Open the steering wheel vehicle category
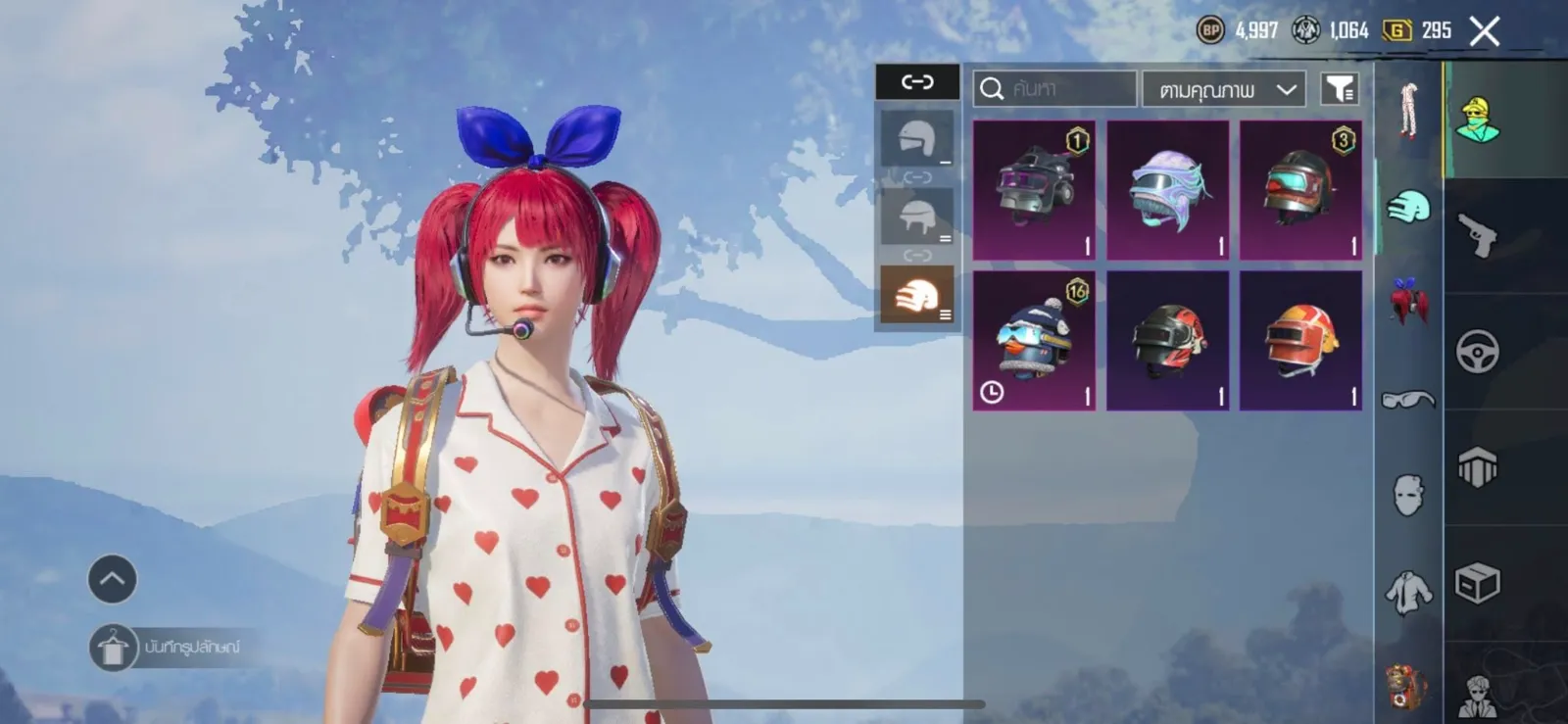The image size is (1568, 724). click(1477, 352)
